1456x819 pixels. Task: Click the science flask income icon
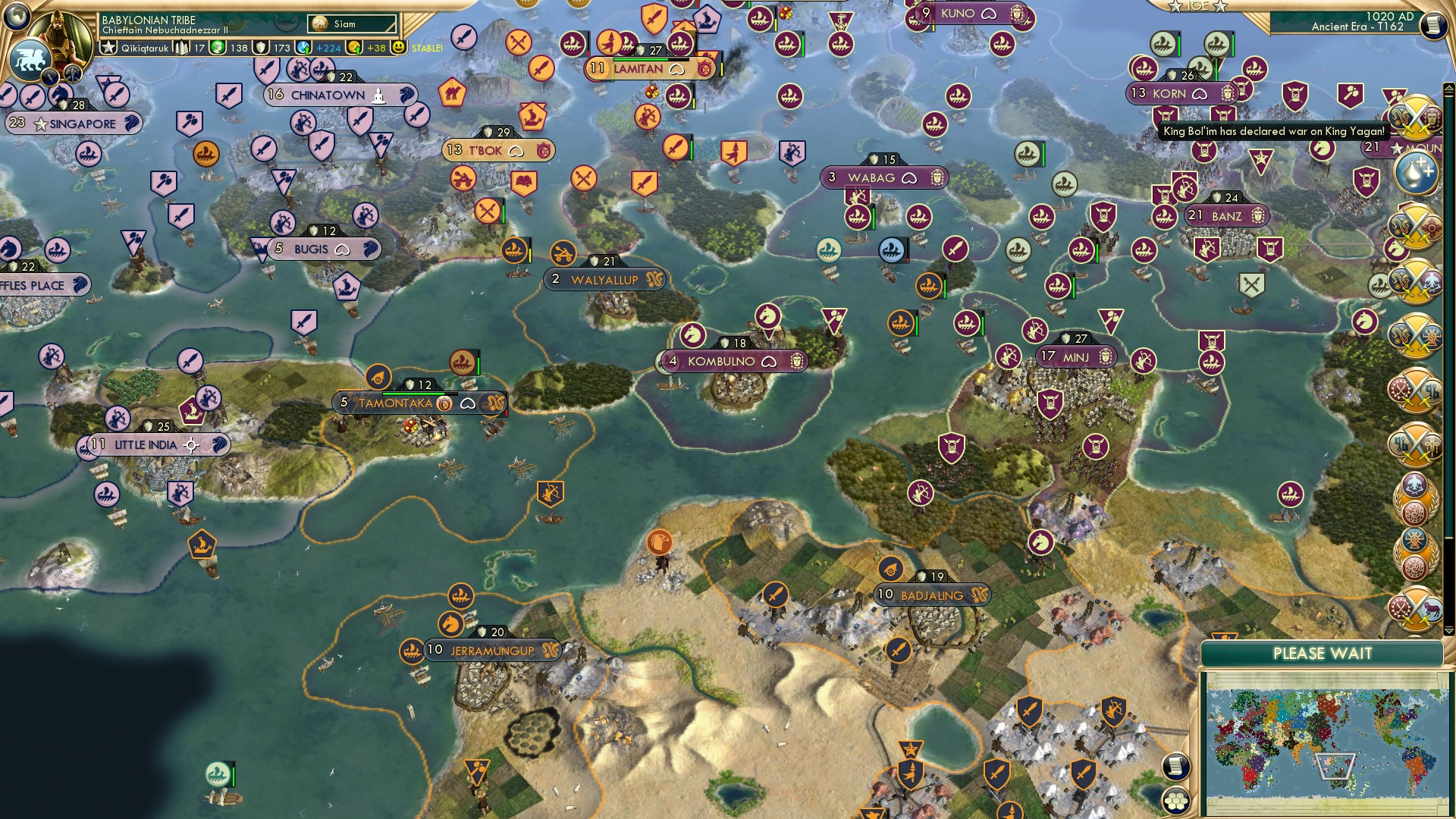pyautogui.click(x=302, y=47)
